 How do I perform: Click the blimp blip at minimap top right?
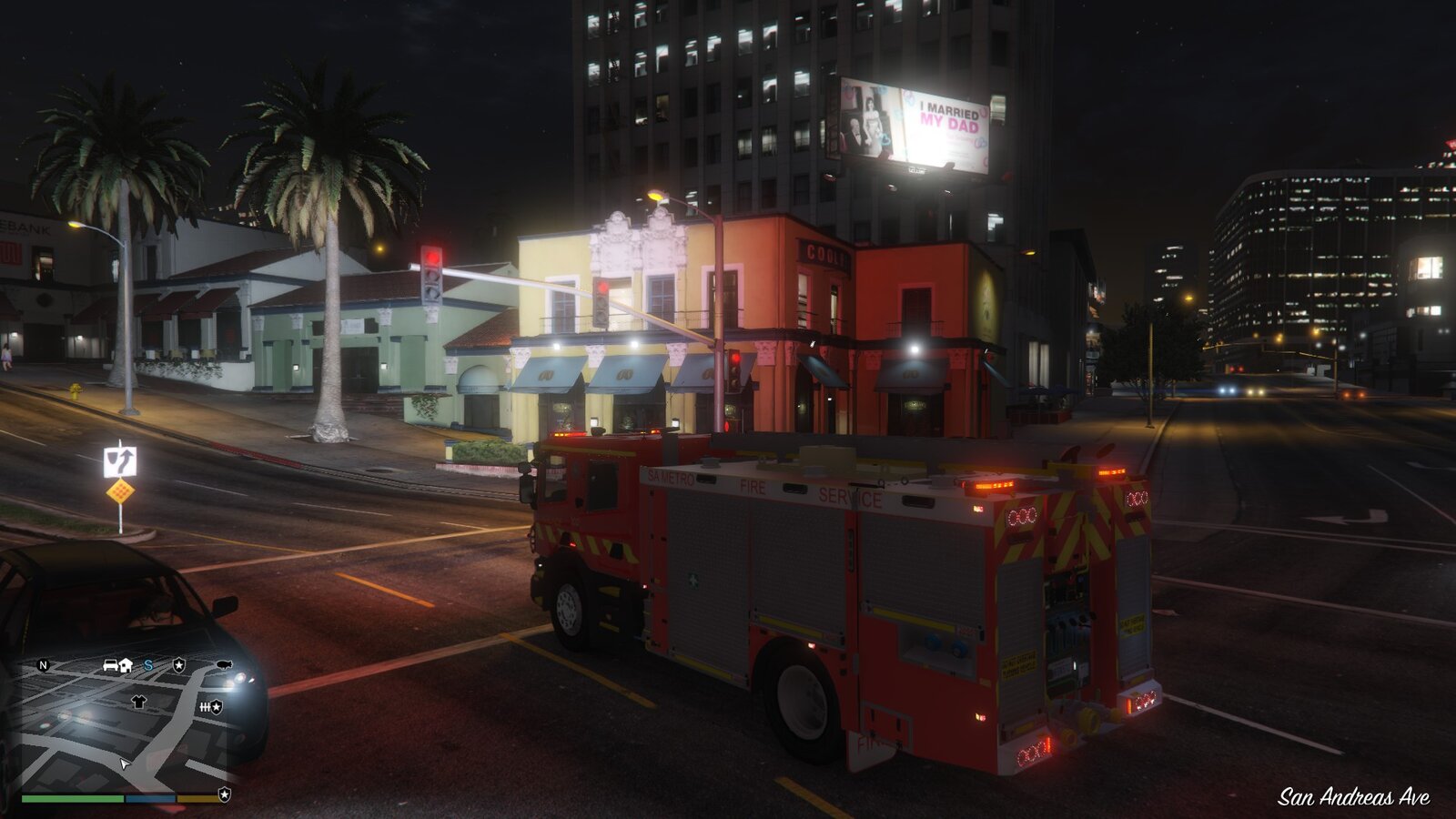pos(224,666)
